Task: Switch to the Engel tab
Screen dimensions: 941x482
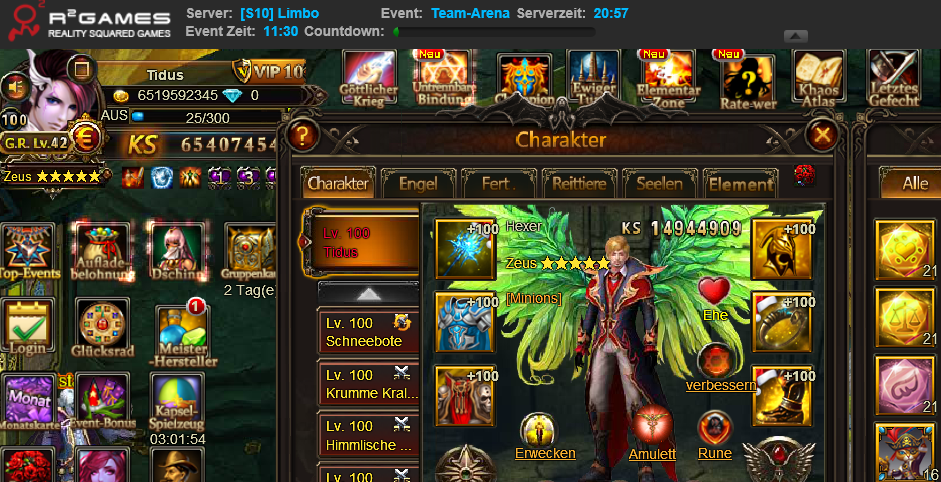Action: (x=417, y=184)
